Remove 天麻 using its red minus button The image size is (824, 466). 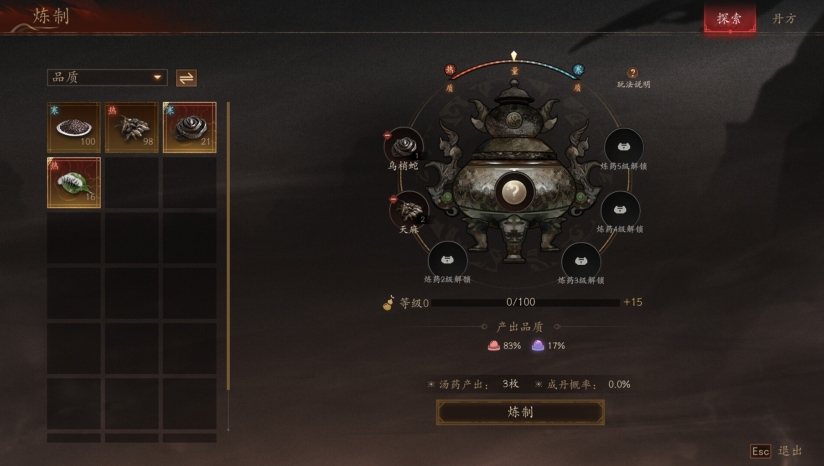[x=392, y=198]
